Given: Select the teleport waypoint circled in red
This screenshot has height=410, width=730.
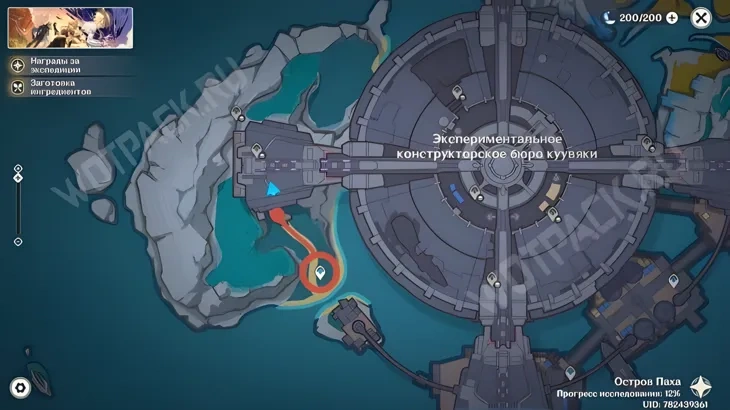Looking at the screenshot, I should [321, 271].
